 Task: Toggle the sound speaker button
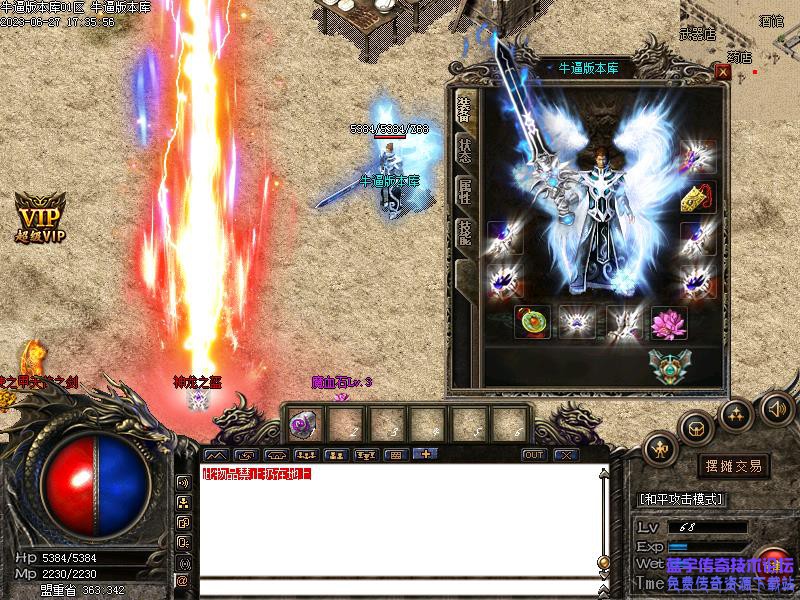(776, 407)
